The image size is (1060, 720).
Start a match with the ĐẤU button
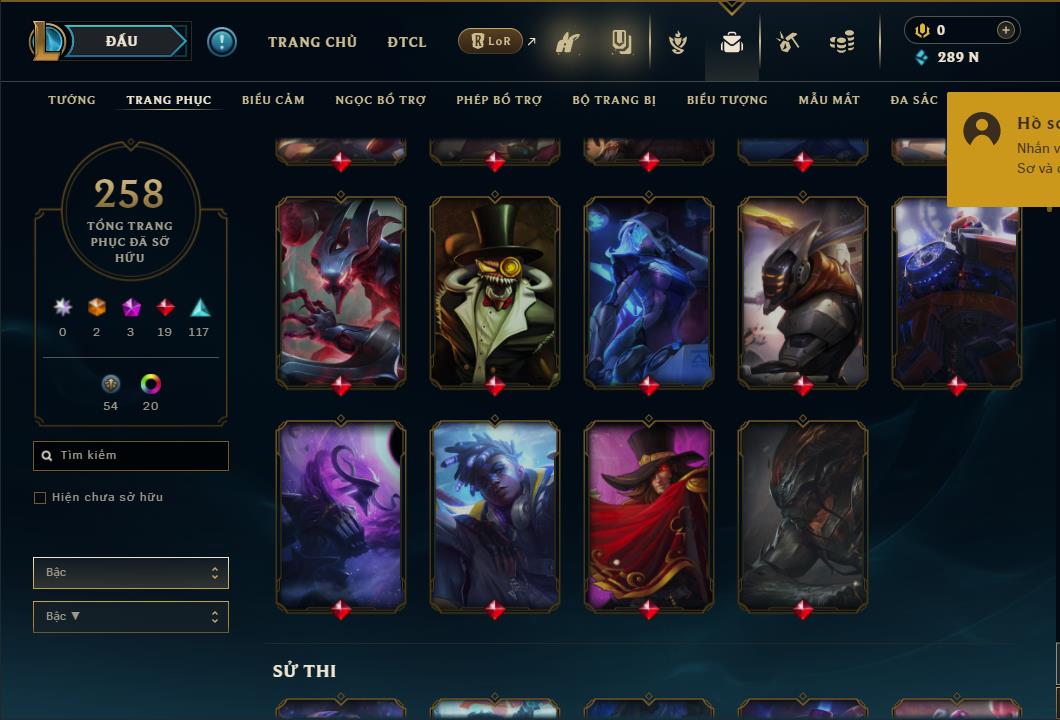[x=121, y=41]
